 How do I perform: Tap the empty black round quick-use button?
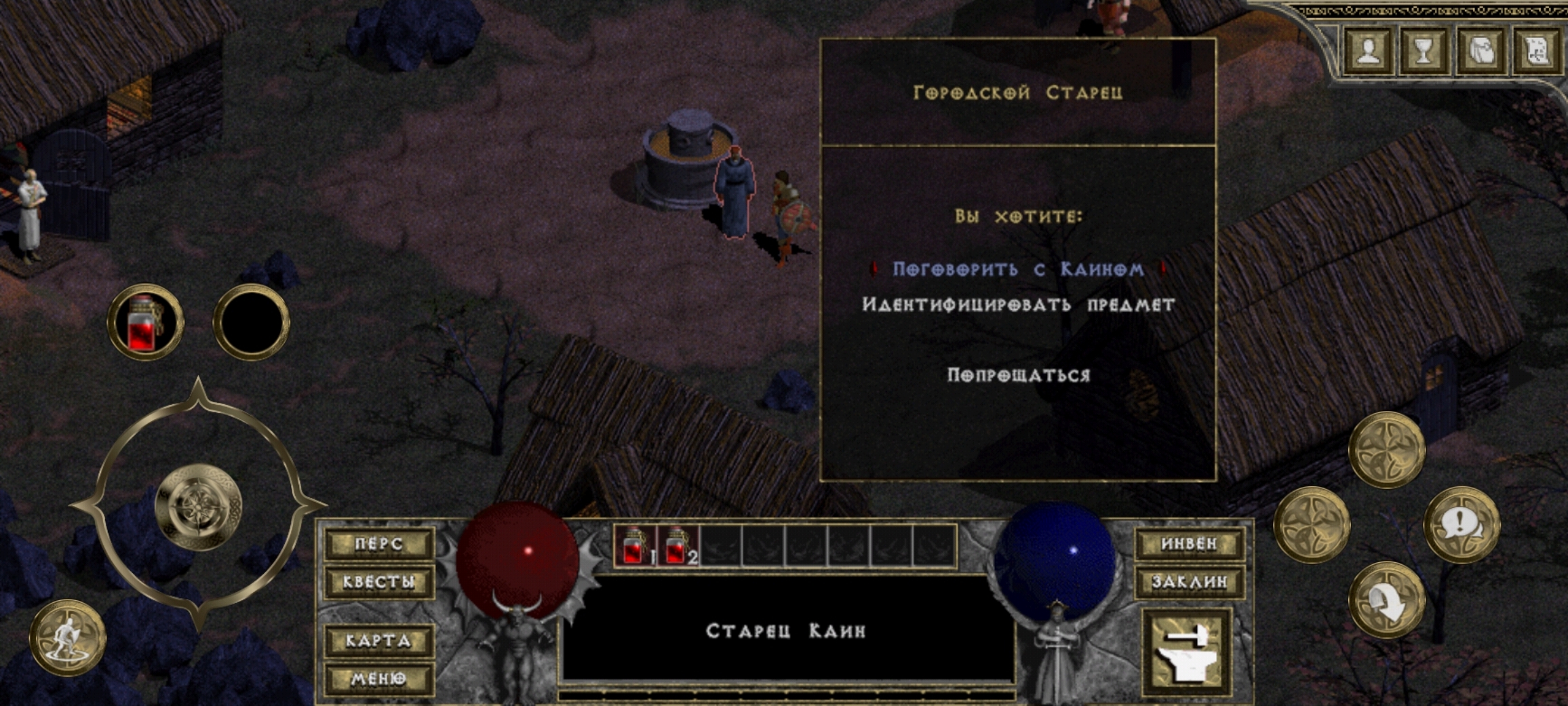click(x=252, y=322)
